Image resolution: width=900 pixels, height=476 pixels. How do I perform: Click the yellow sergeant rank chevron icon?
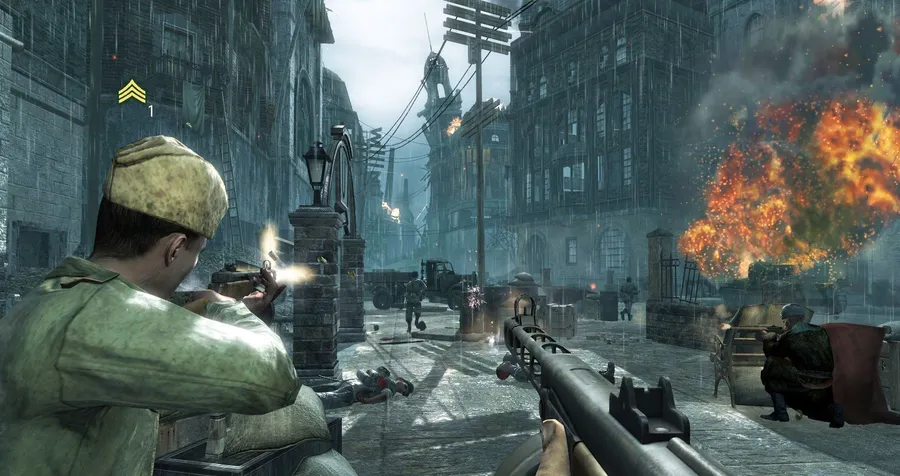click(x=131, y=92)
